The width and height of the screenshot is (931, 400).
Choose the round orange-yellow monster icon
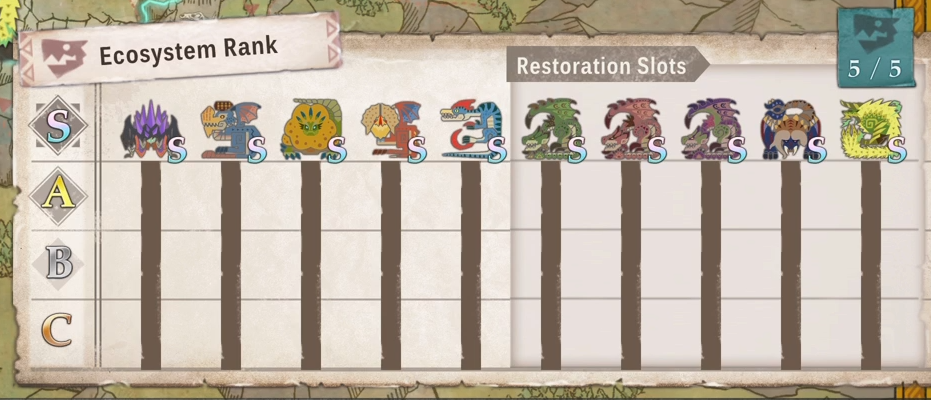point(310,130)
